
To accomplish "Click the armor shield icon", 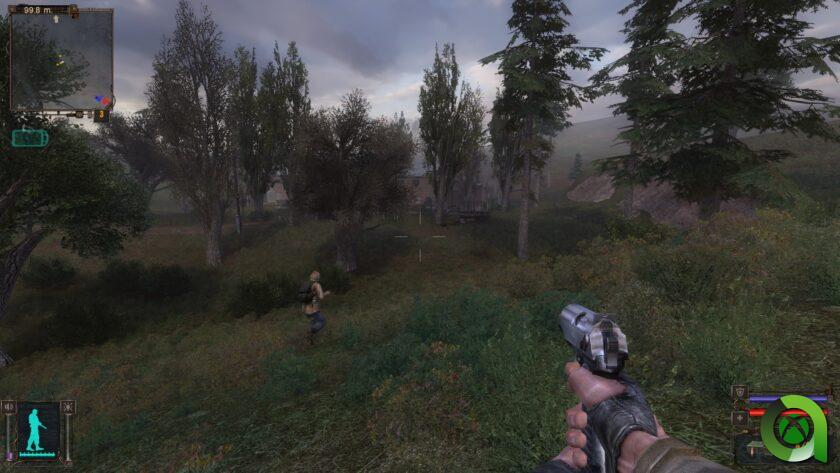I will click(x=739, y=392).
